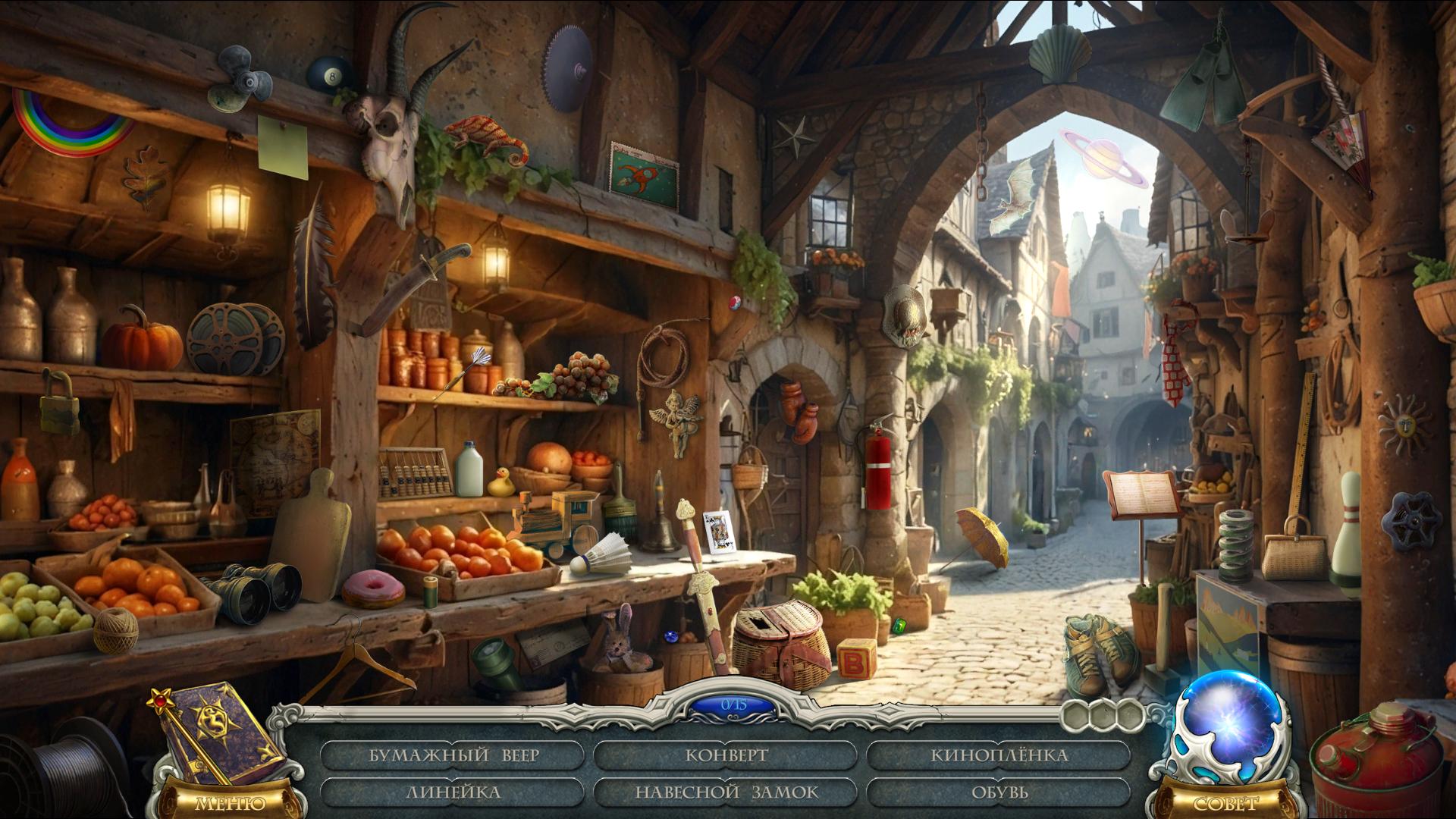Select the Линейка list entry

pyautogui.click(x=453, y=792)
